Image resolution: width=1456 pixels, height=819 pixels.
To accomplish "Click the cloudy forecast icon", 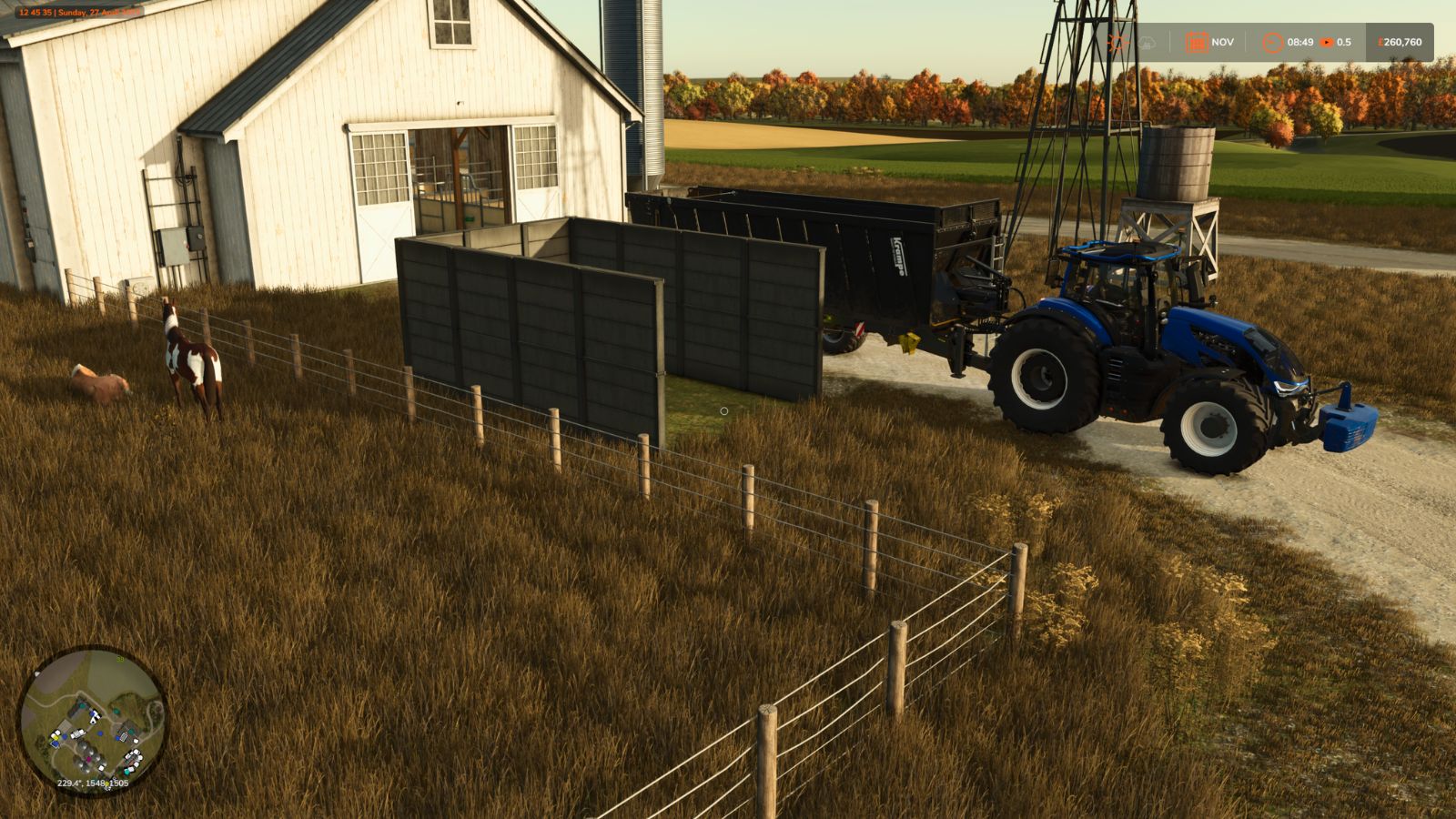I will [1147, 42].
